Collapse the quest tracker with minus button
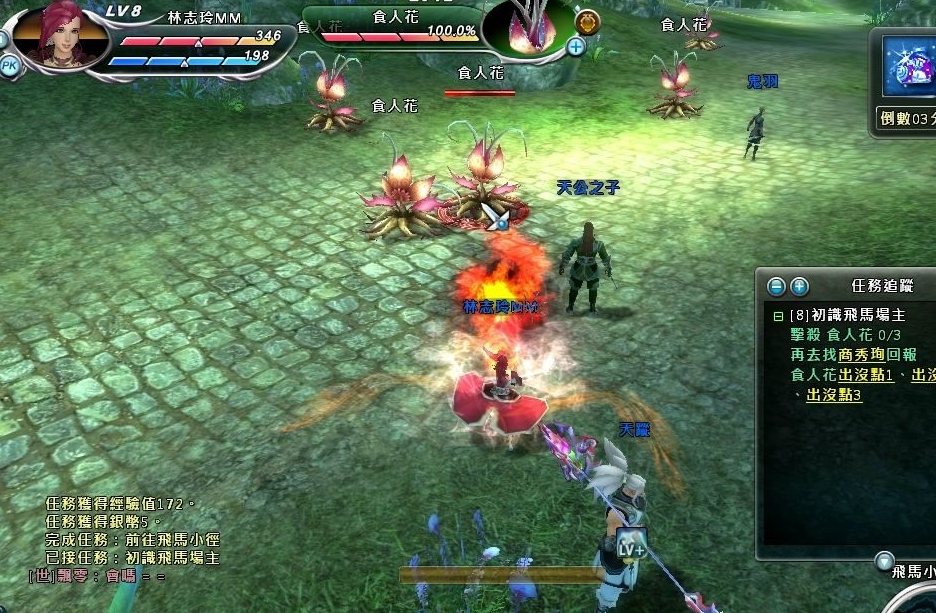The height and width of the screenshot is (613, 936). click(776, 287)
